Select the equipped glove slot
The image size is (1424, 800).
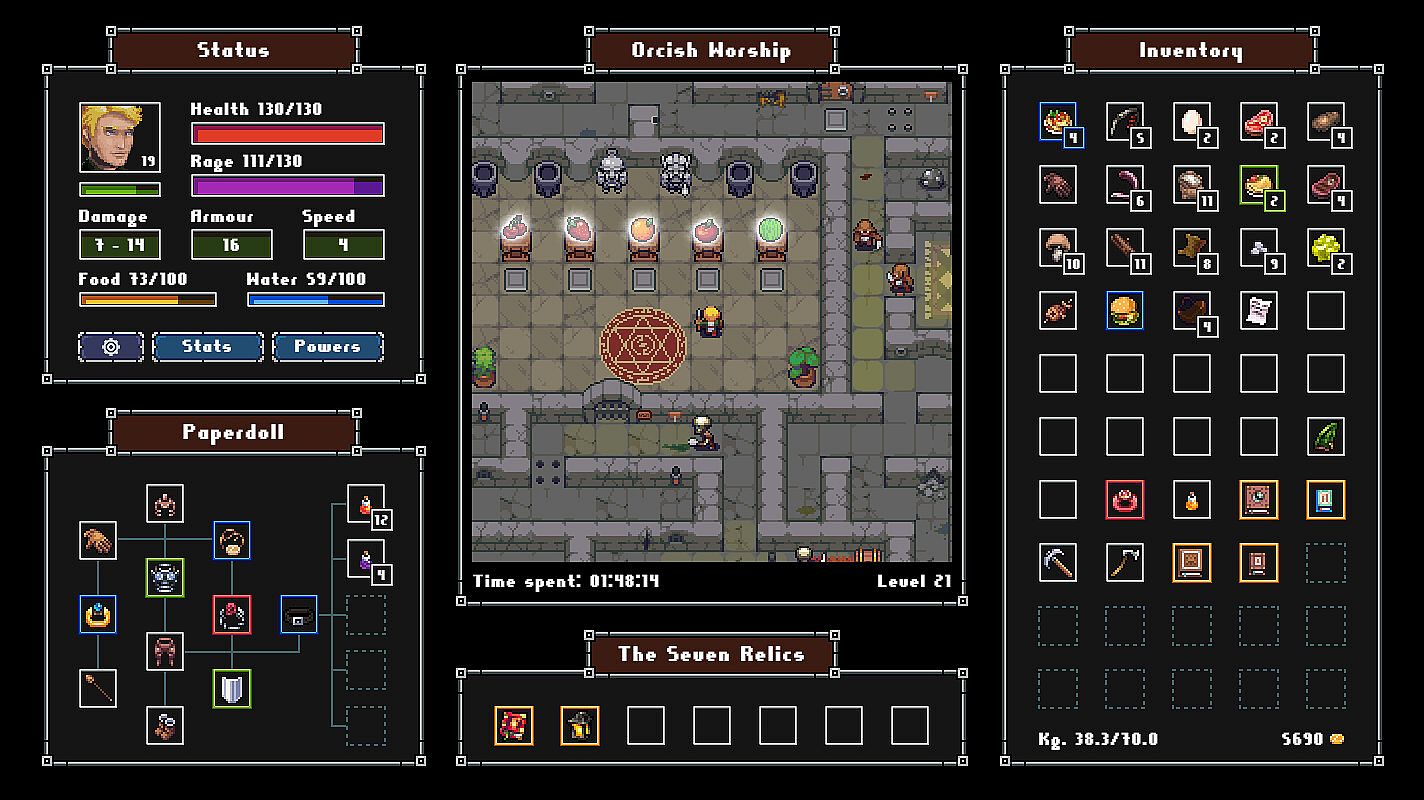(98, 541)
